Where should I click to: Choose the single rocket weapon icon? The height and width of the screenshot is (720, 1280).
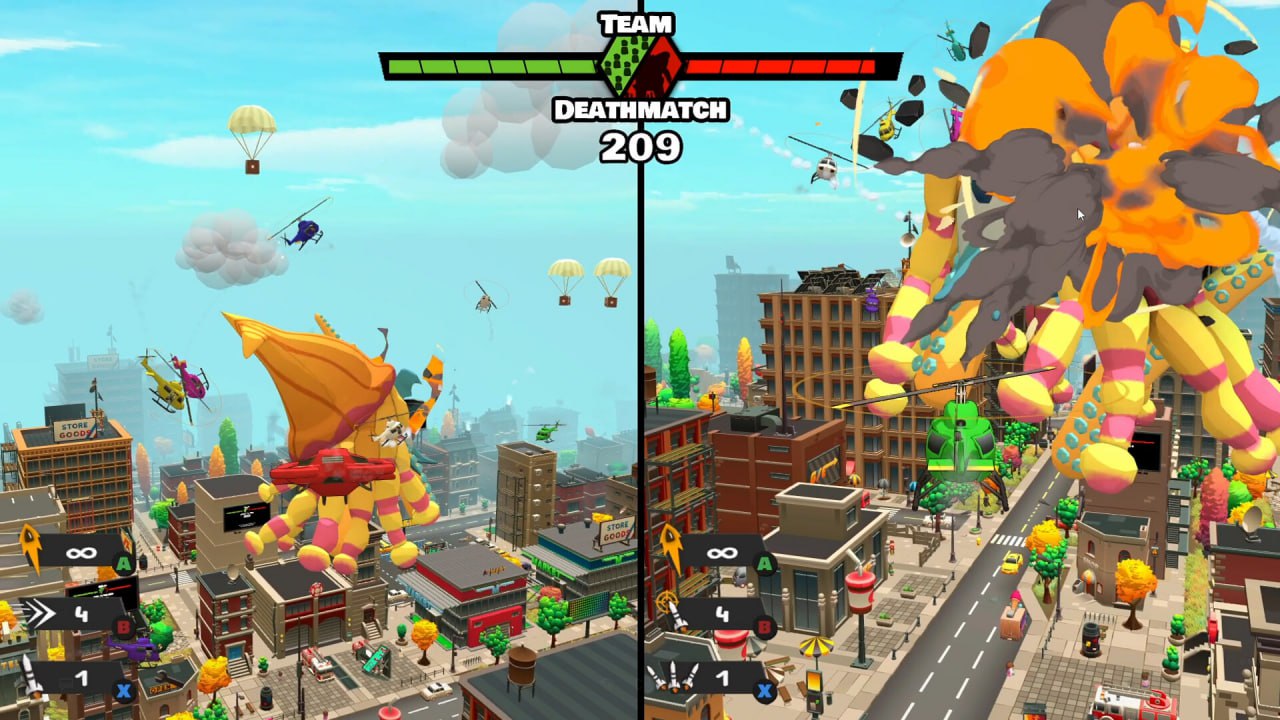pyautogui.click(x=31, y=676)
